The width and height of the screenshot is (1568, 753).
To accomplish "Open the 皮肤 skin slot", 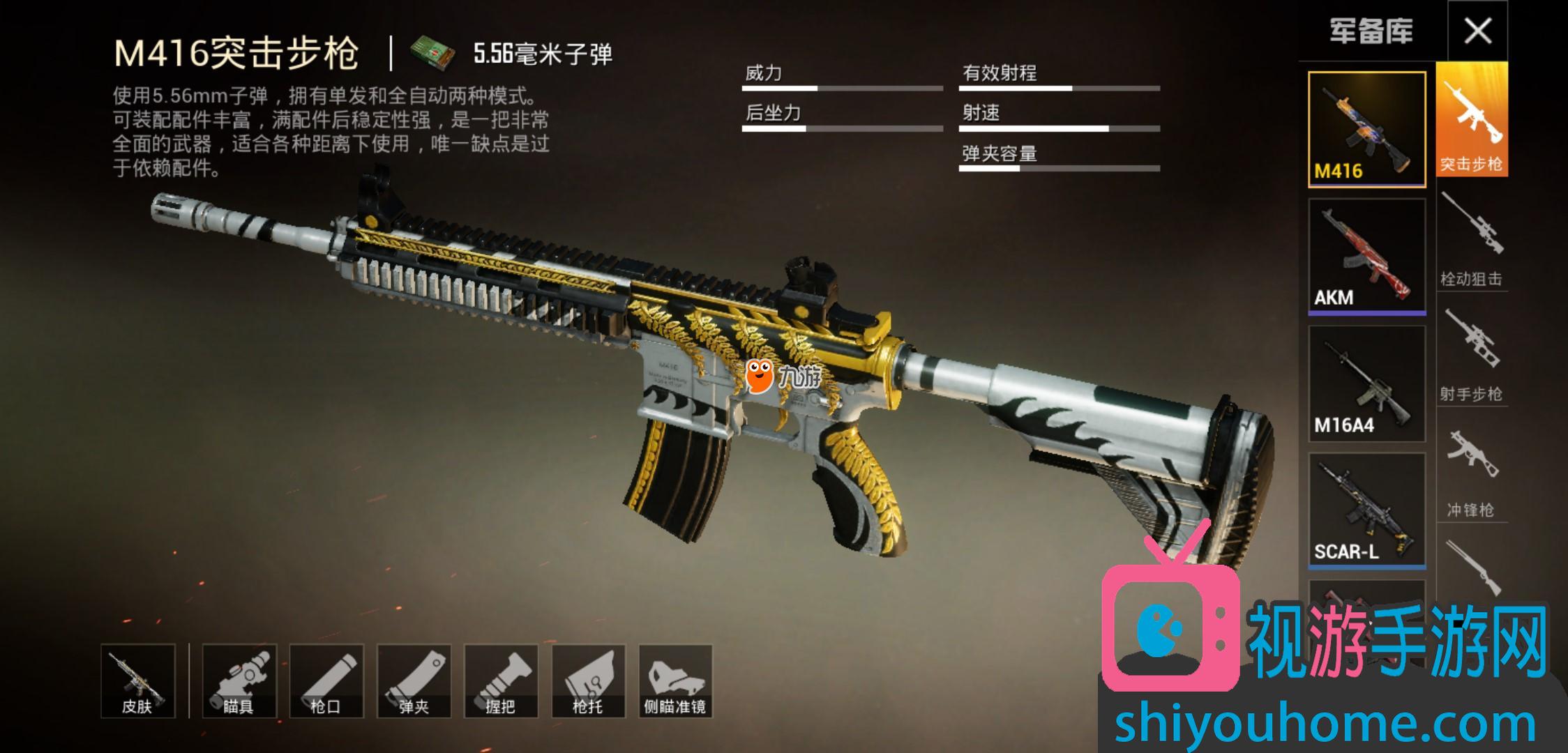I will 137,681.
